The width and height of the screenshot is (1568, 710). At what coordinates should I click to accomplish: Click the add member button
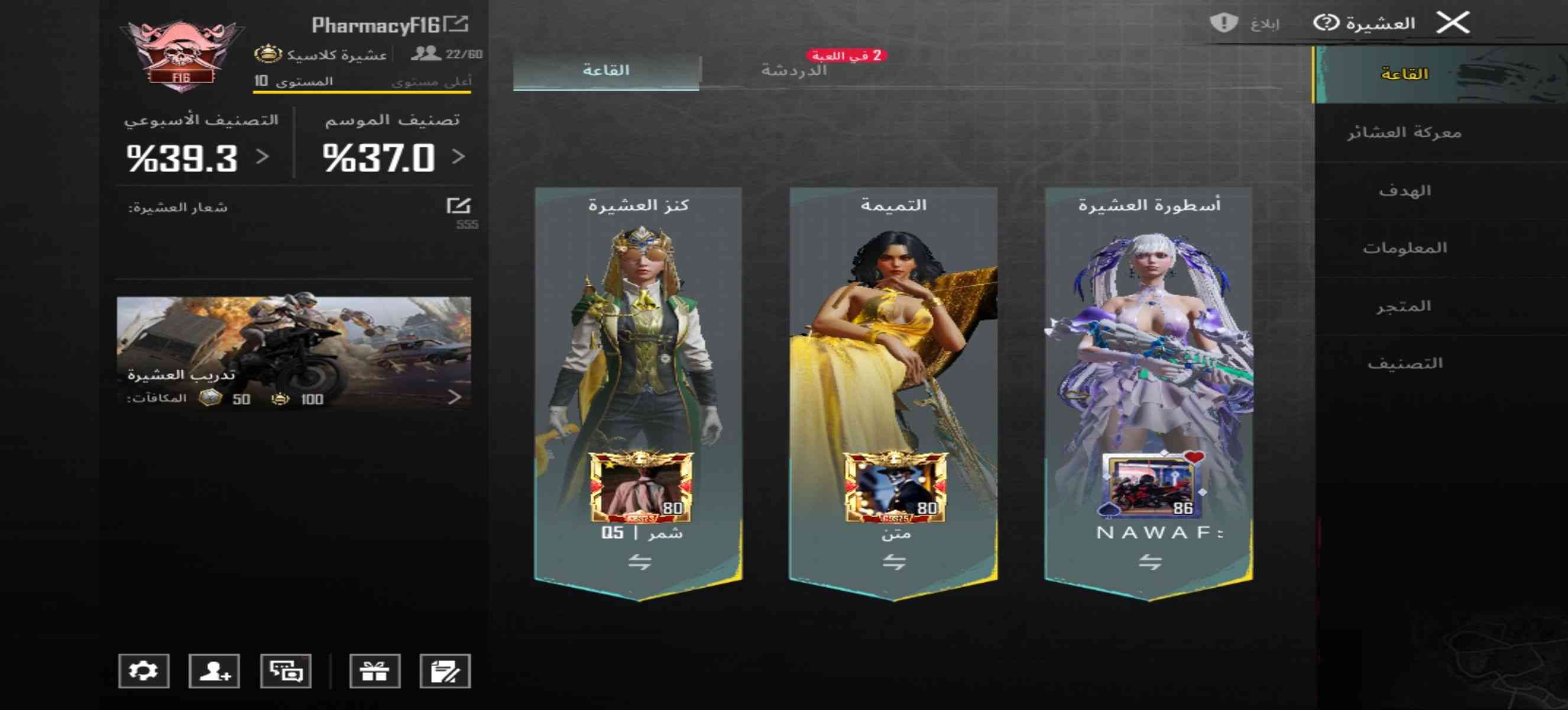point(214,671)
